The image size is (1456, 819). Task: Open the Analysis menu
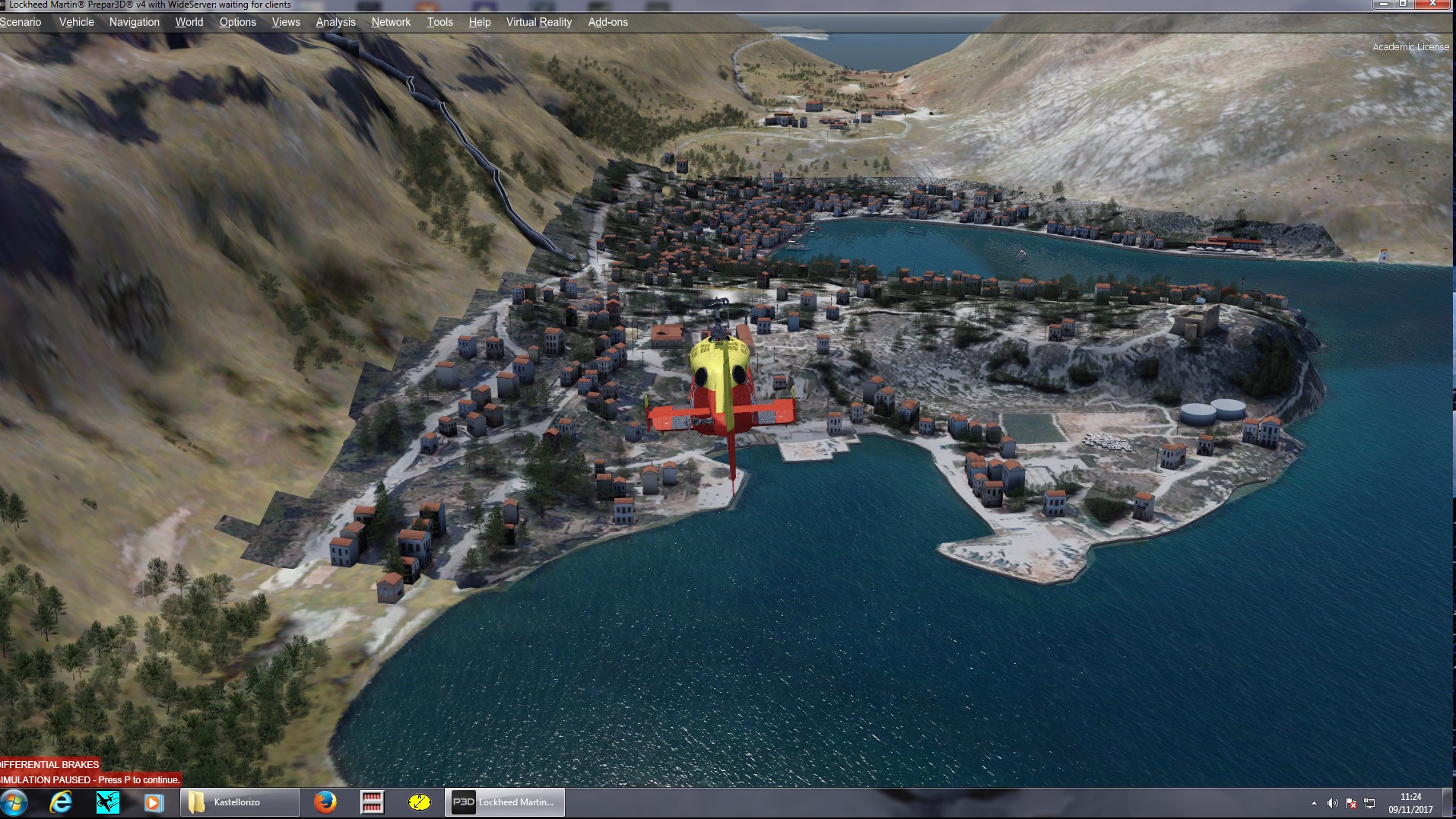[335, 22]
